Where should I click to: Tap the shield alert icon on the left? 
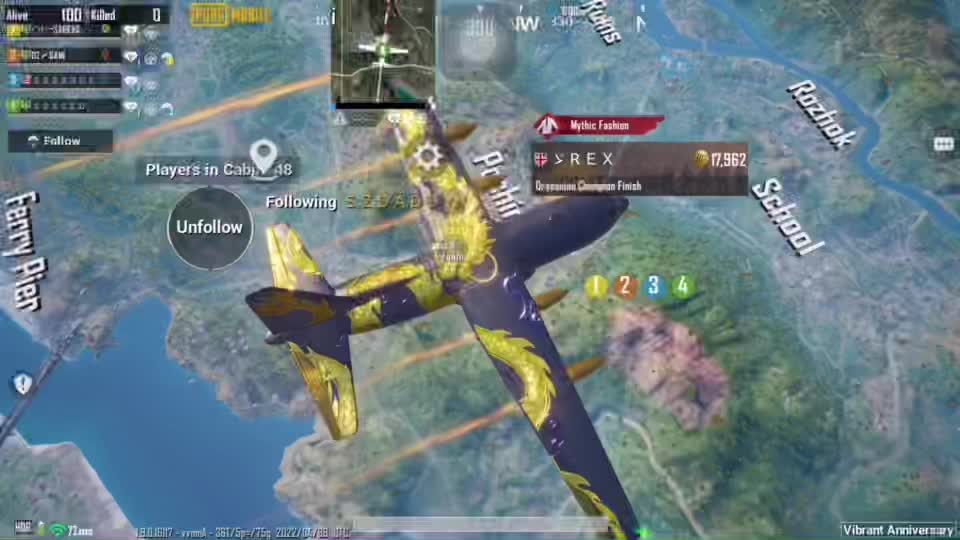23,383
